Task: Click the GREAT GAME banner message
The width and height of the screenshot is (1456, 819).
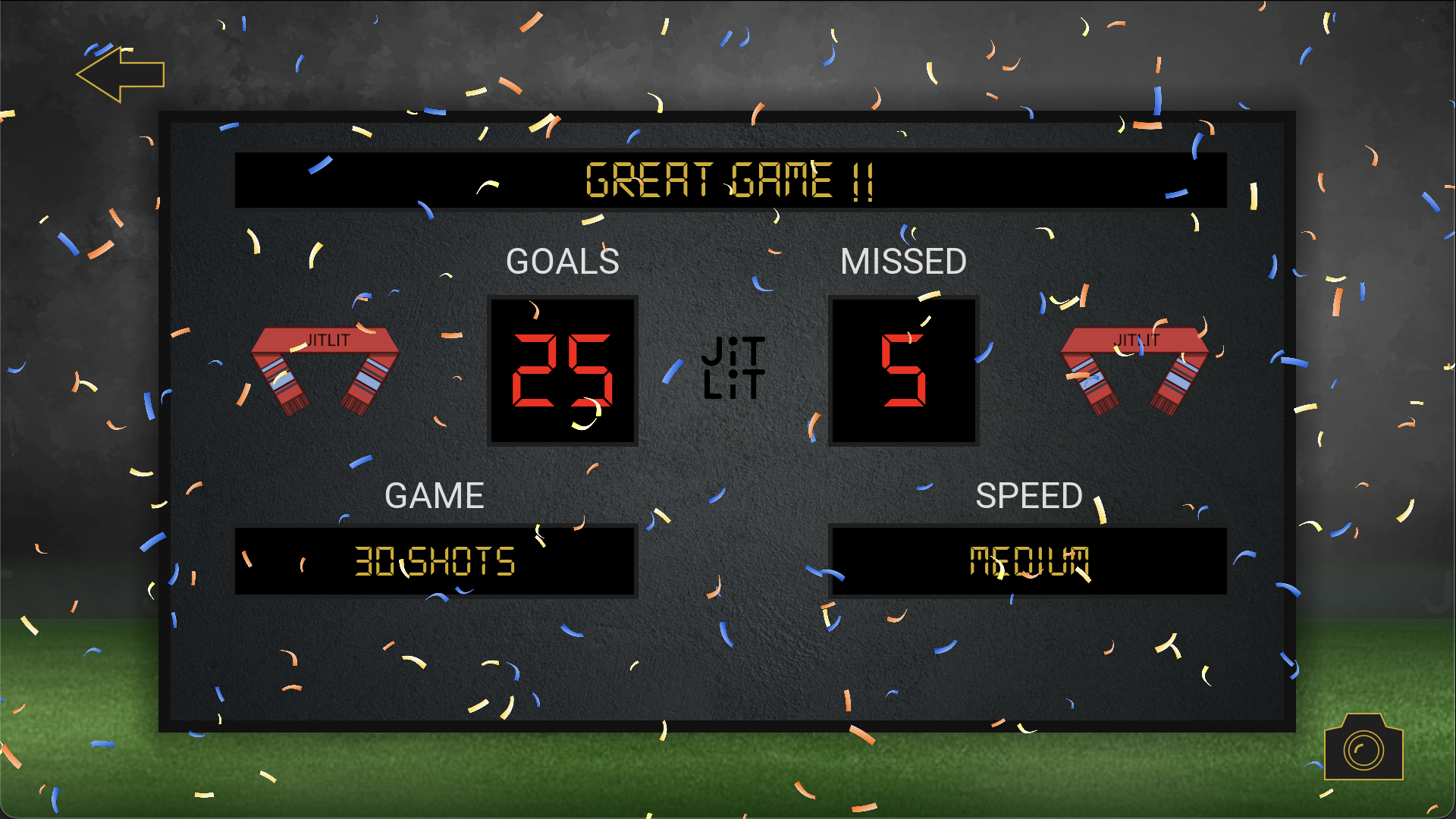Action: click(730, 180)
